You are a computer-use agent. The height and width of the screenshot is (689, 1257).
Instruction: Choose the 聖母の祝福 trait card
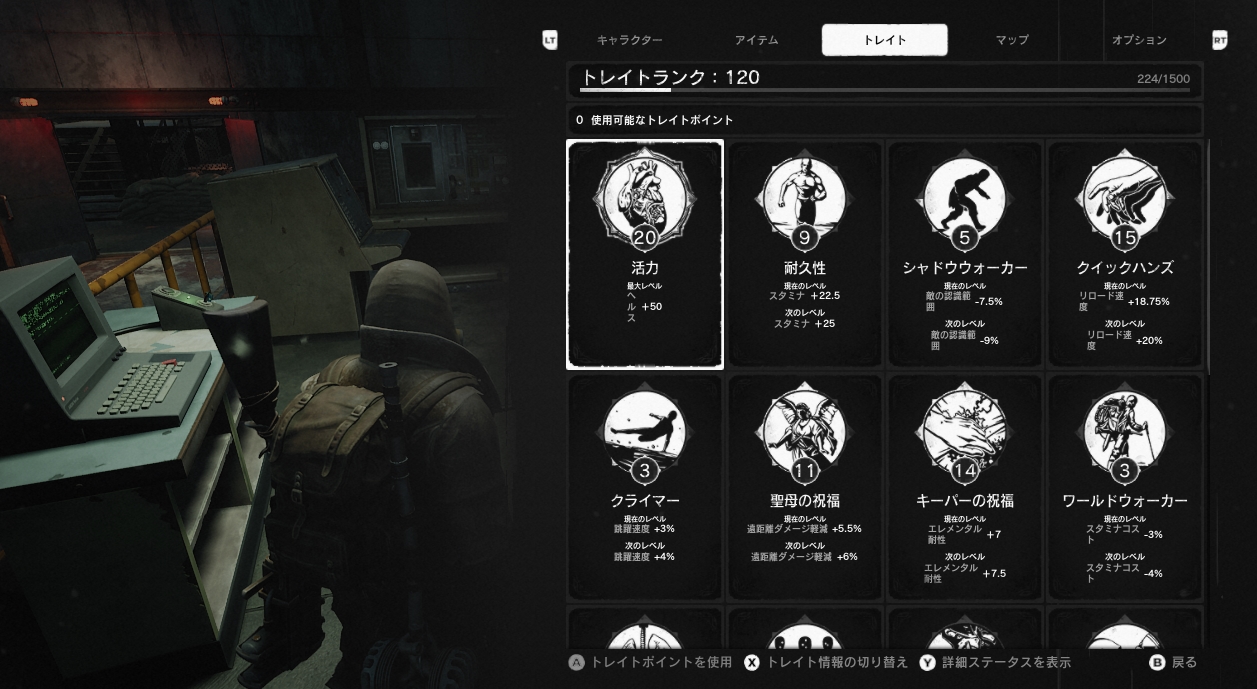[x=805, y=488]
